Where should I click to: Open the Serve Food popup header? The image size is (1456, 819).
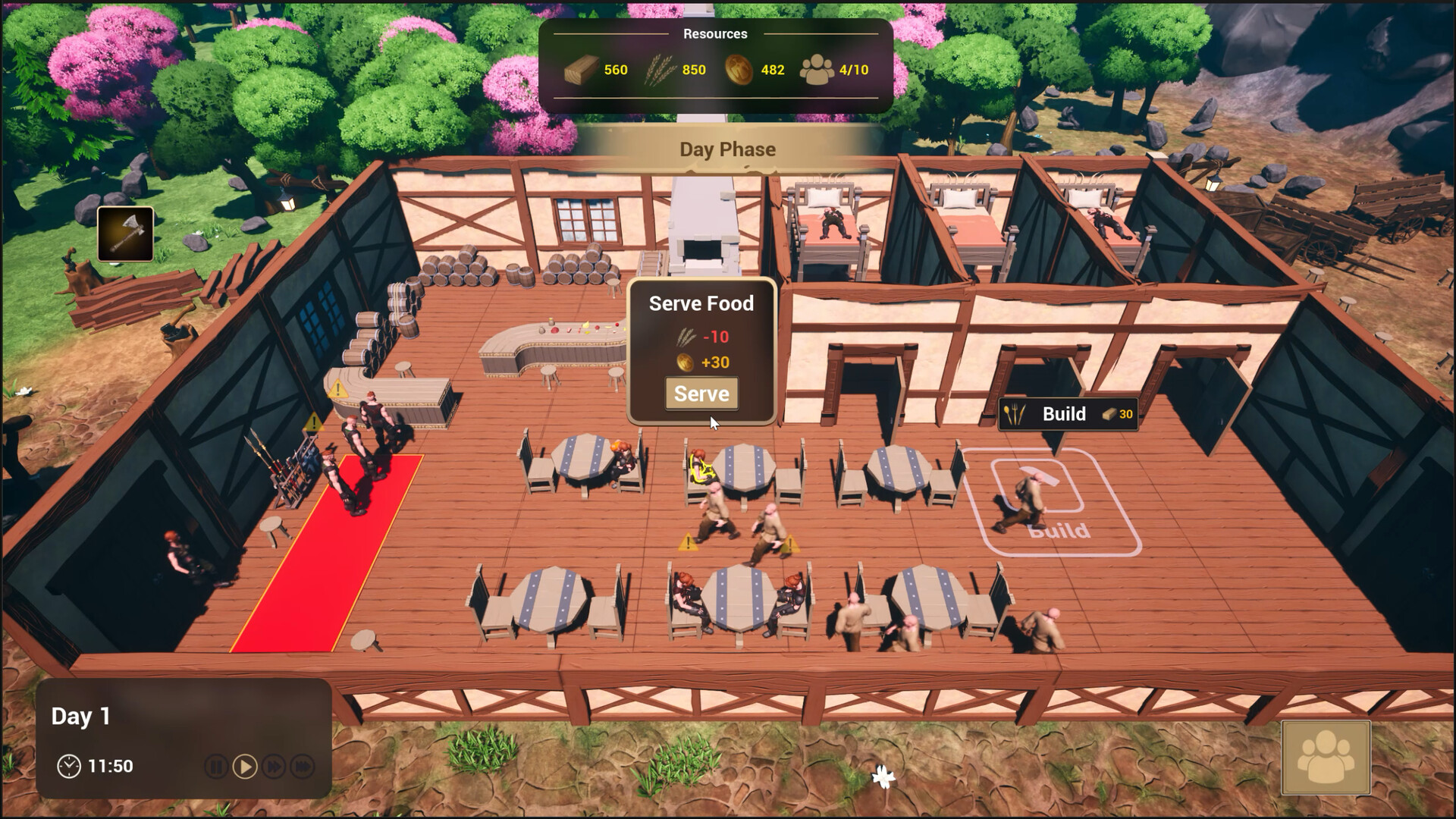click(700, 303)
